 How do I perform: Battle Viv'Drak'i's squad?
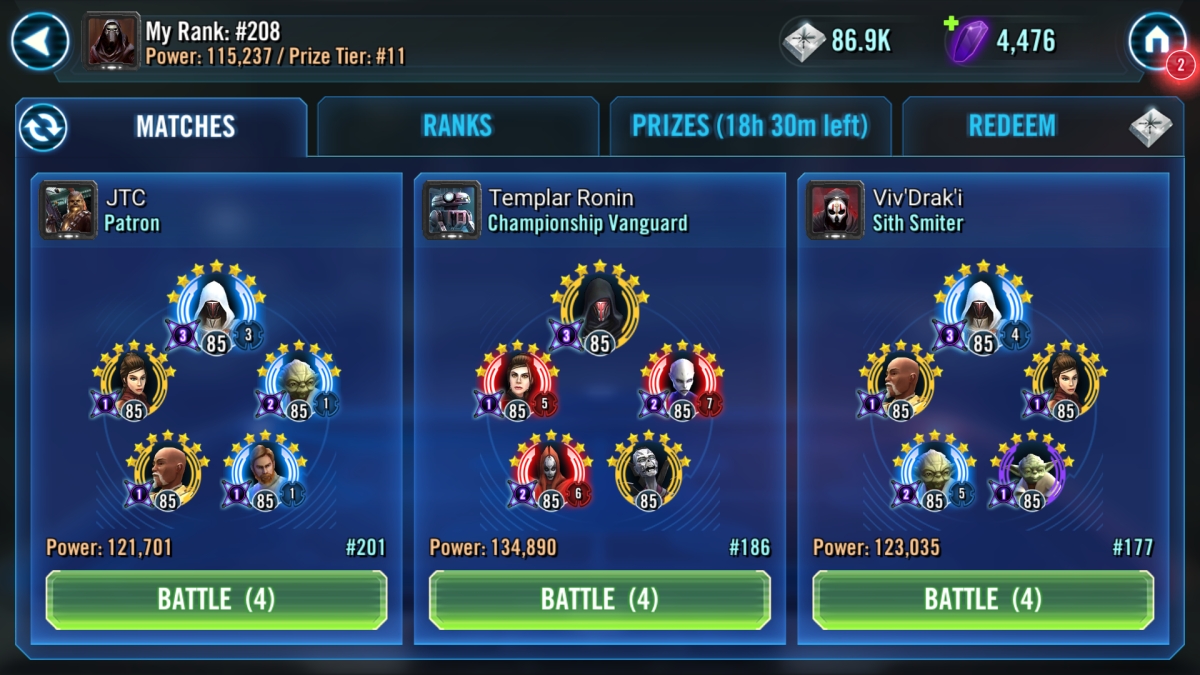coord(983,599)
